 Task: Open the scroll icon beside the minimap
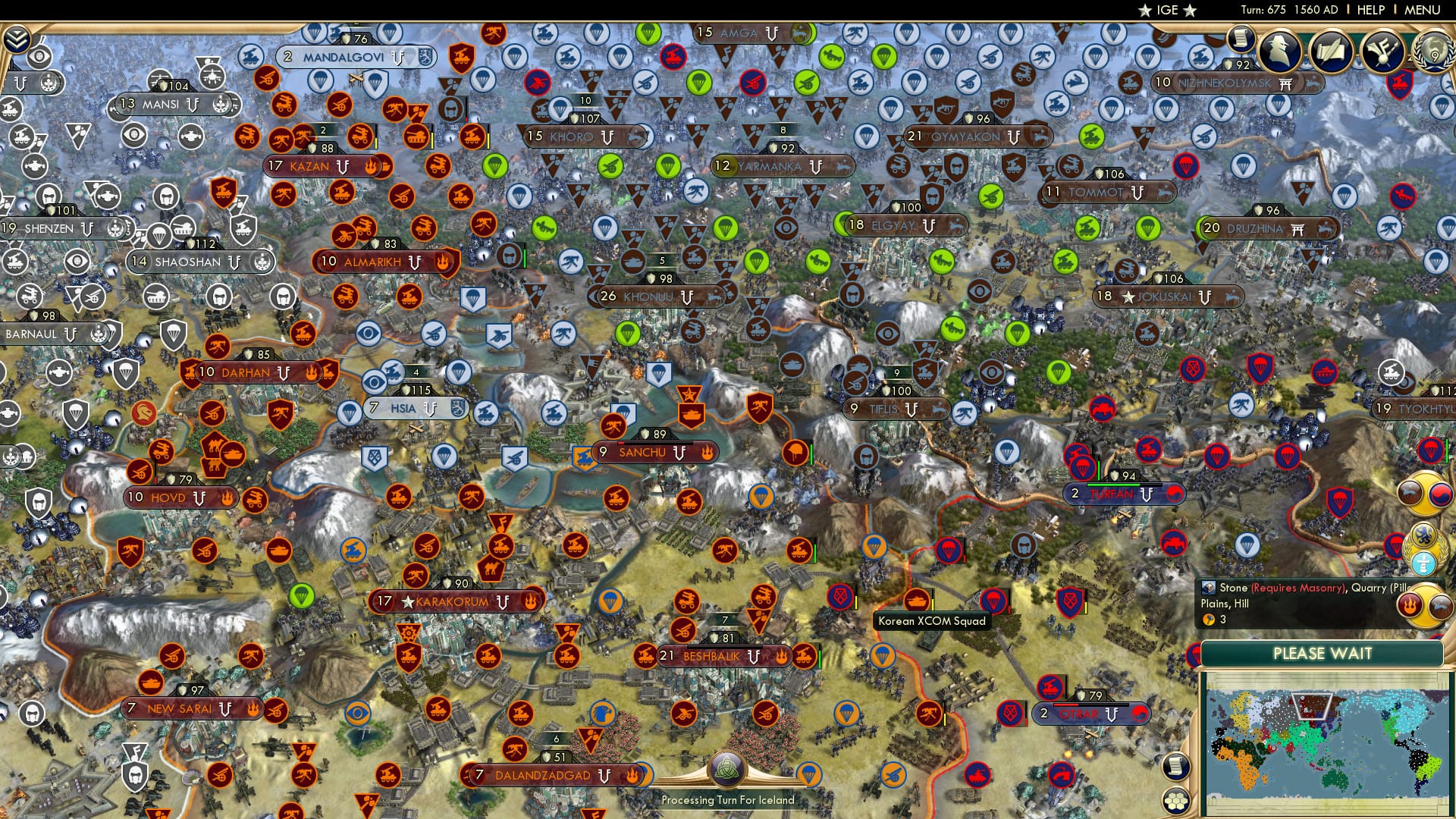click(1174, 767)
